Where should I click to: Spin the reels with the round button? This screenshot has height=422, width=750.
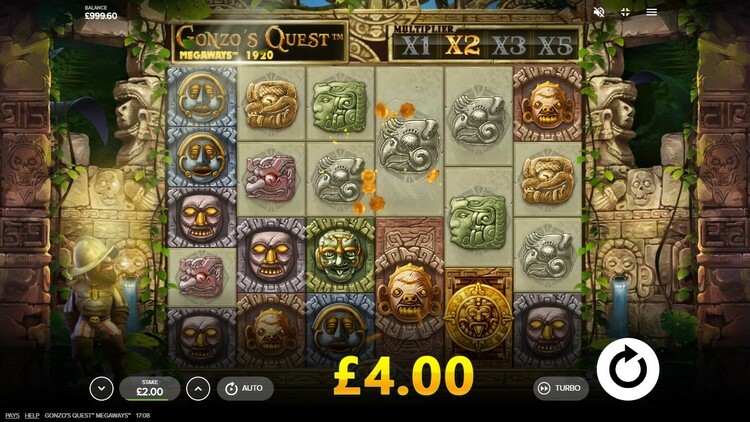627,369
